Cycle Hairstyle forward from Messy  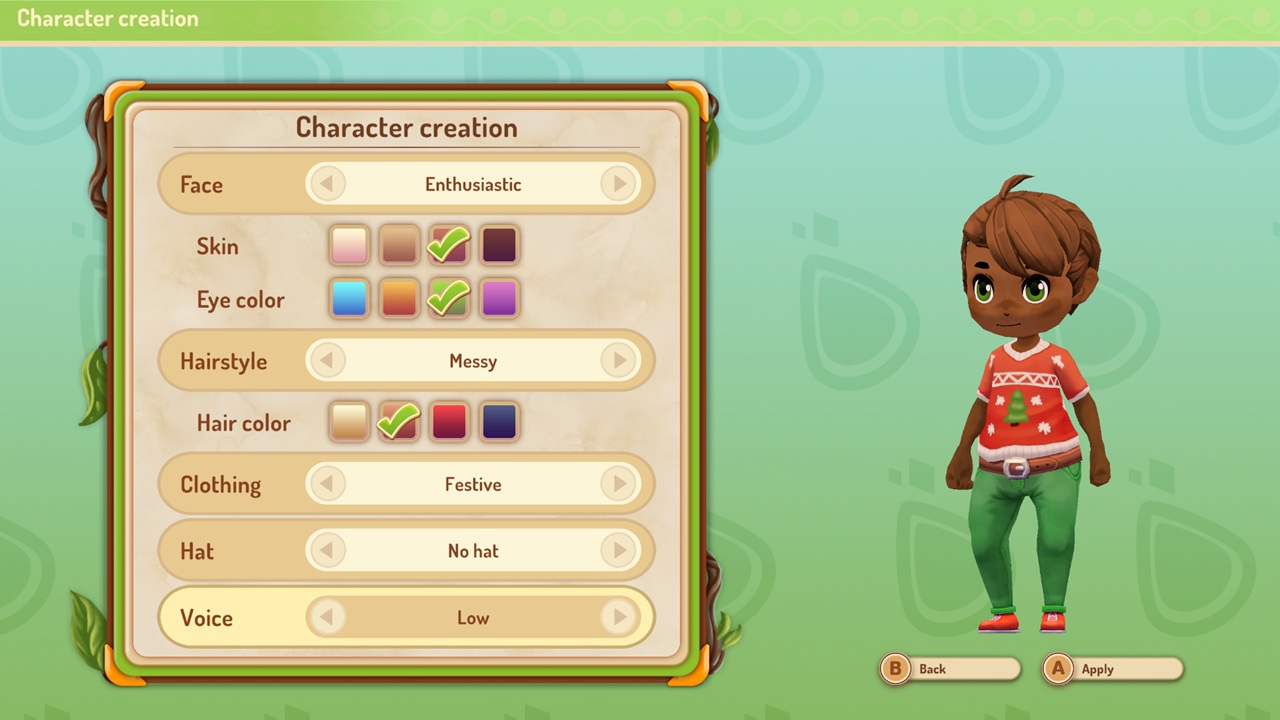coord(619,361)
